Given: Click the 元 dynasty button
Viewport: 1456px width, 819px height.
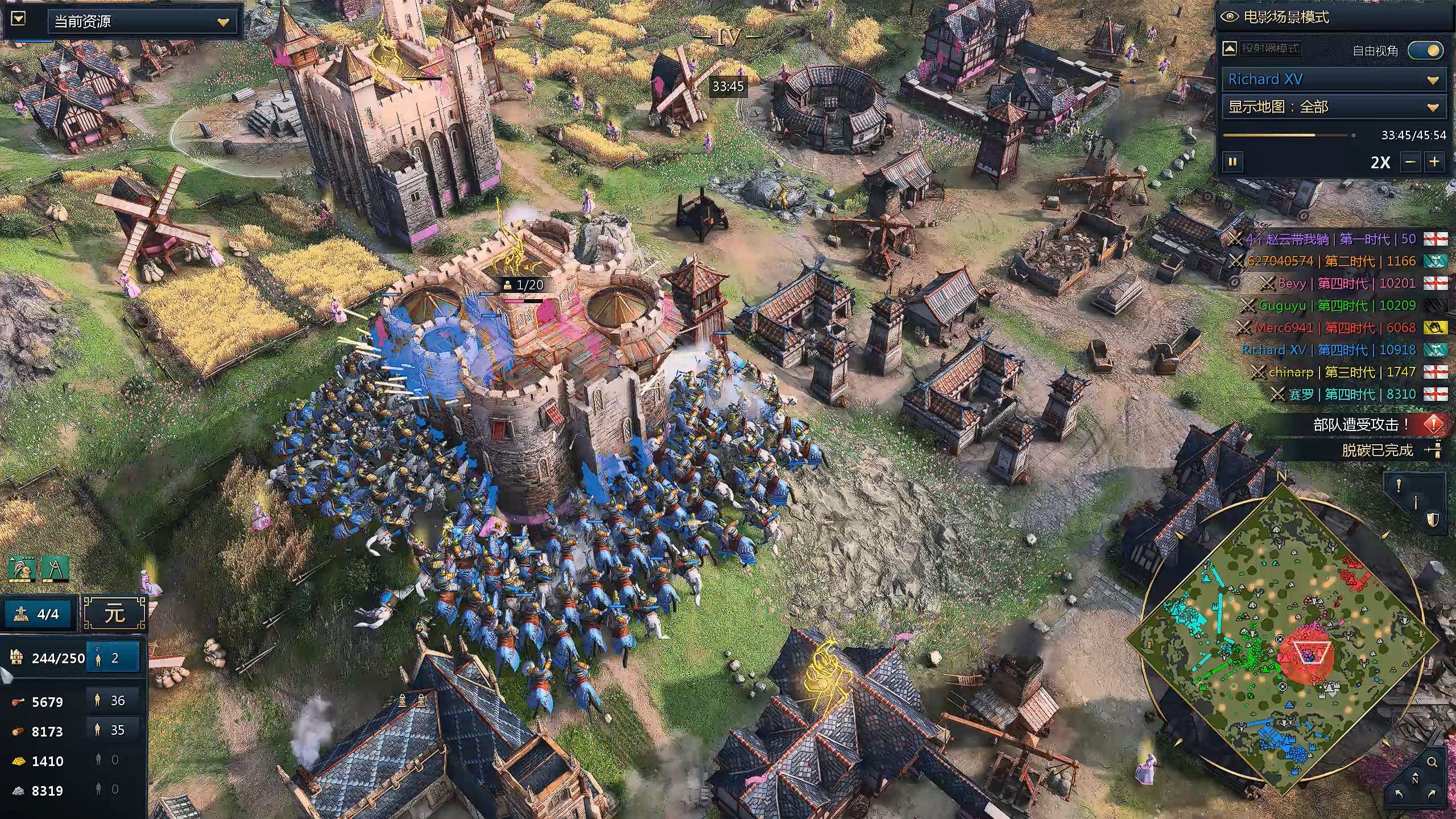Looking at the screenshot, I should pos(115,614).
